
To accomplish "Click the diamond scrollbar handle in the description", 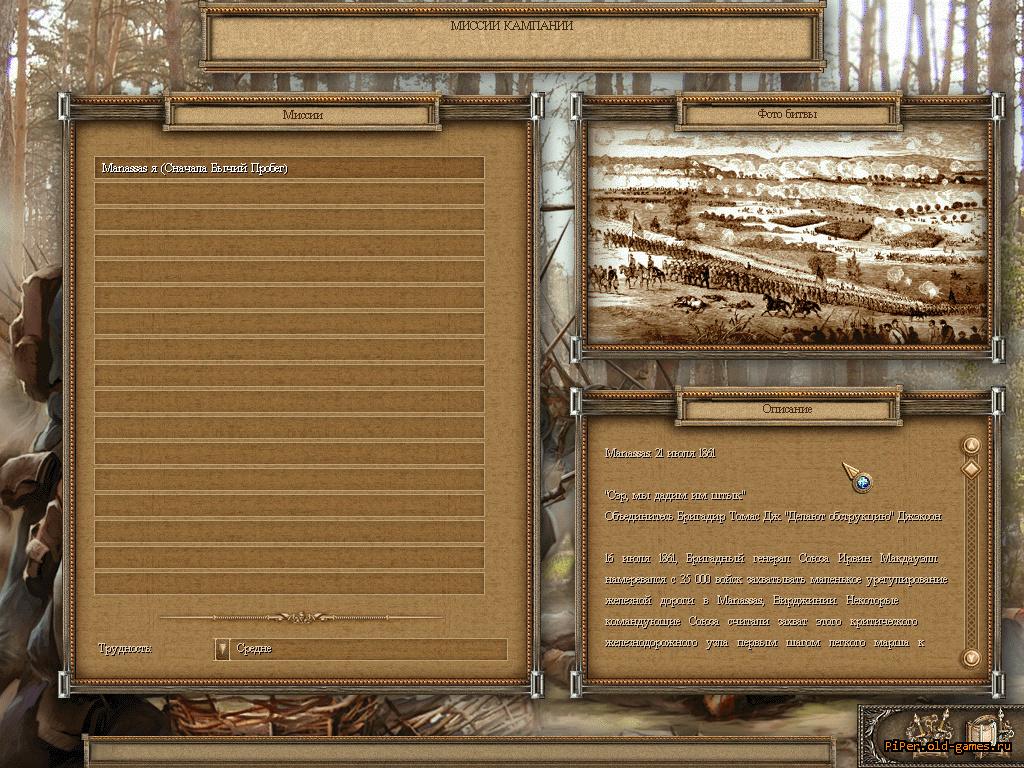I will pos(969,468).
